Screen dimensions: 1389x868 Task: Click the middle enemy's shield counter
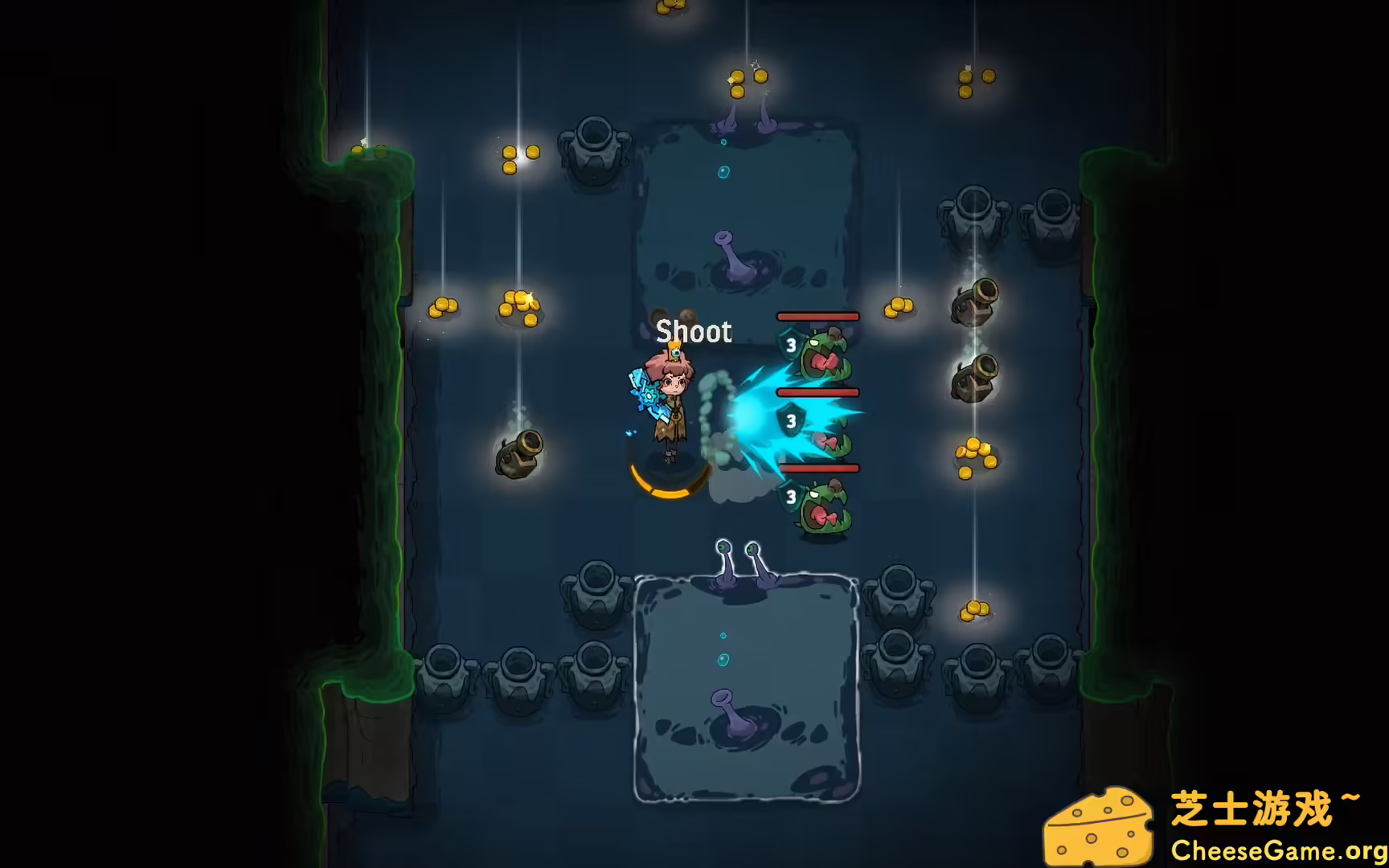790,420
